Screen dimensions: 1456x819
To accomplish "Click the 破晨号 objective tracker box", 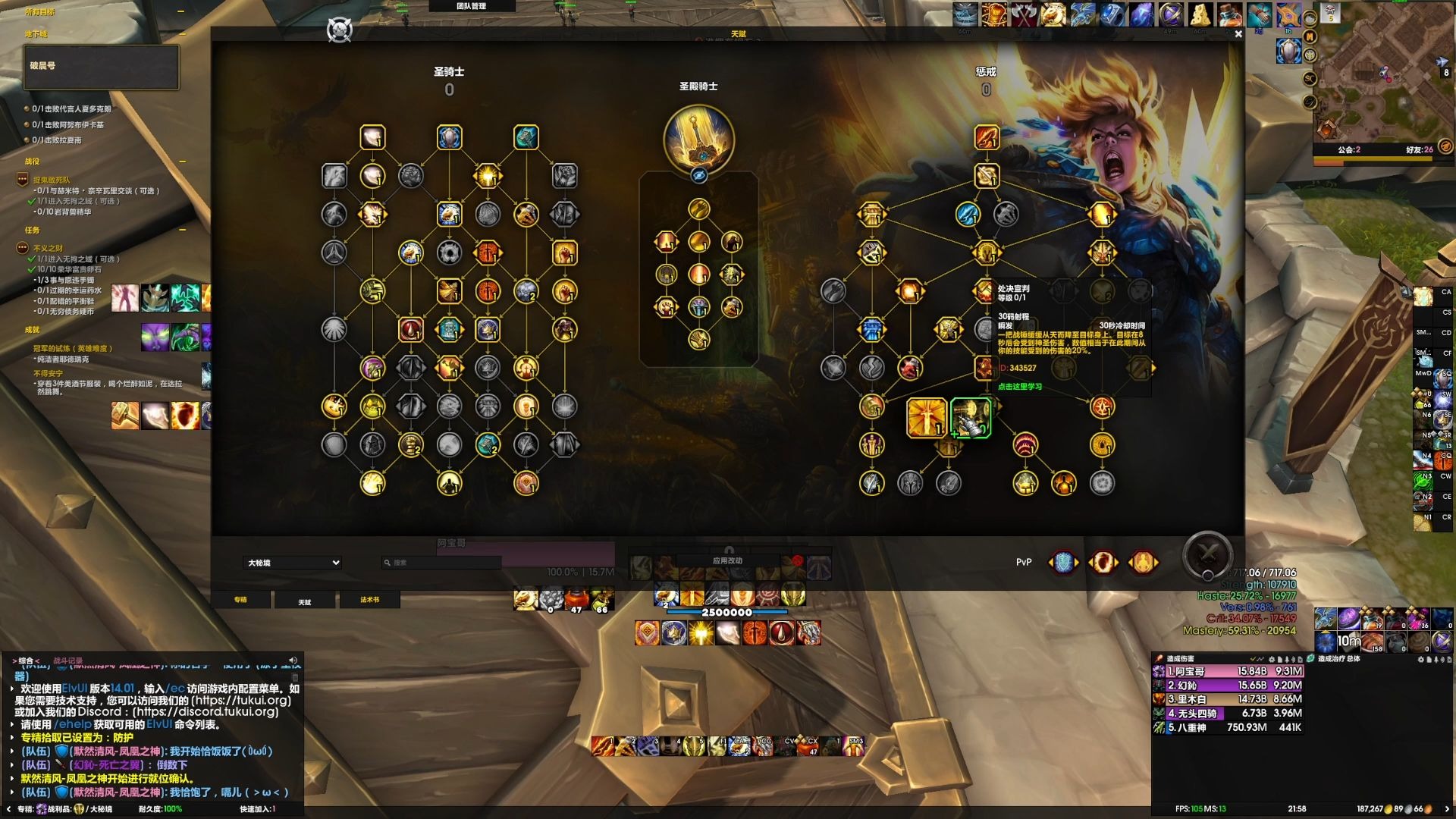I will pyautogui.click(x=102, y=67).
